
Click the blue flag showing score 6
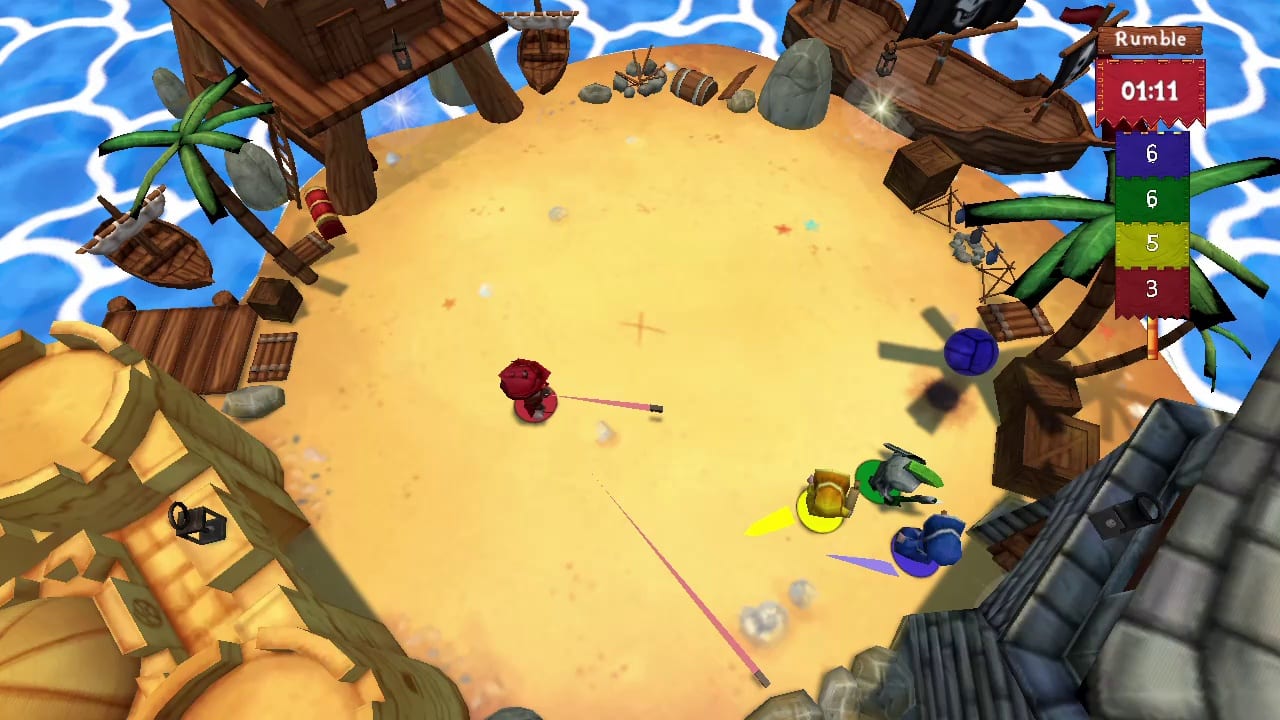tap(1151, 155)
